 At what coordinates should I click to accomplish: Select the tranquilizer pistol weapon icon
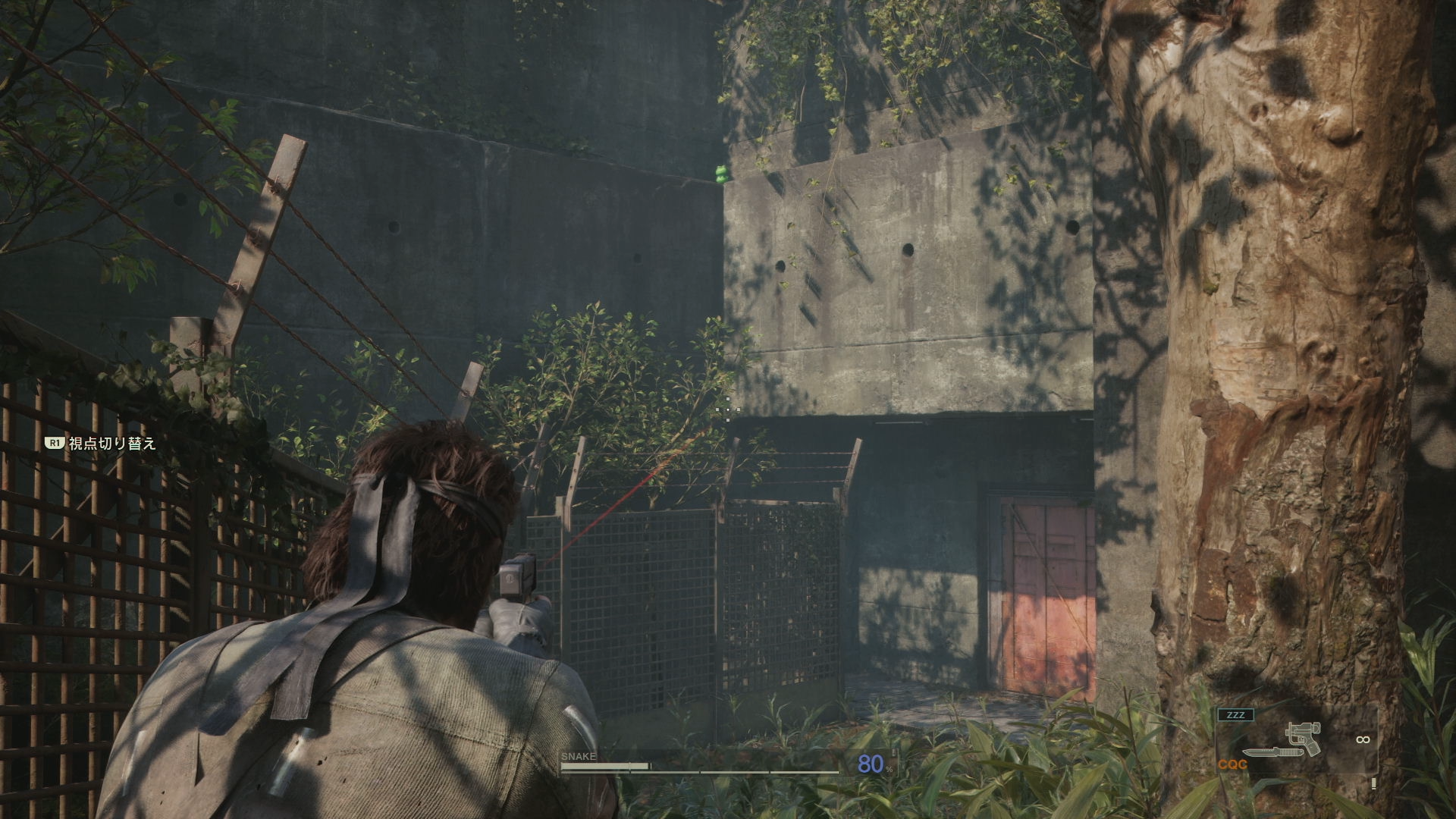pos(1304,739)
